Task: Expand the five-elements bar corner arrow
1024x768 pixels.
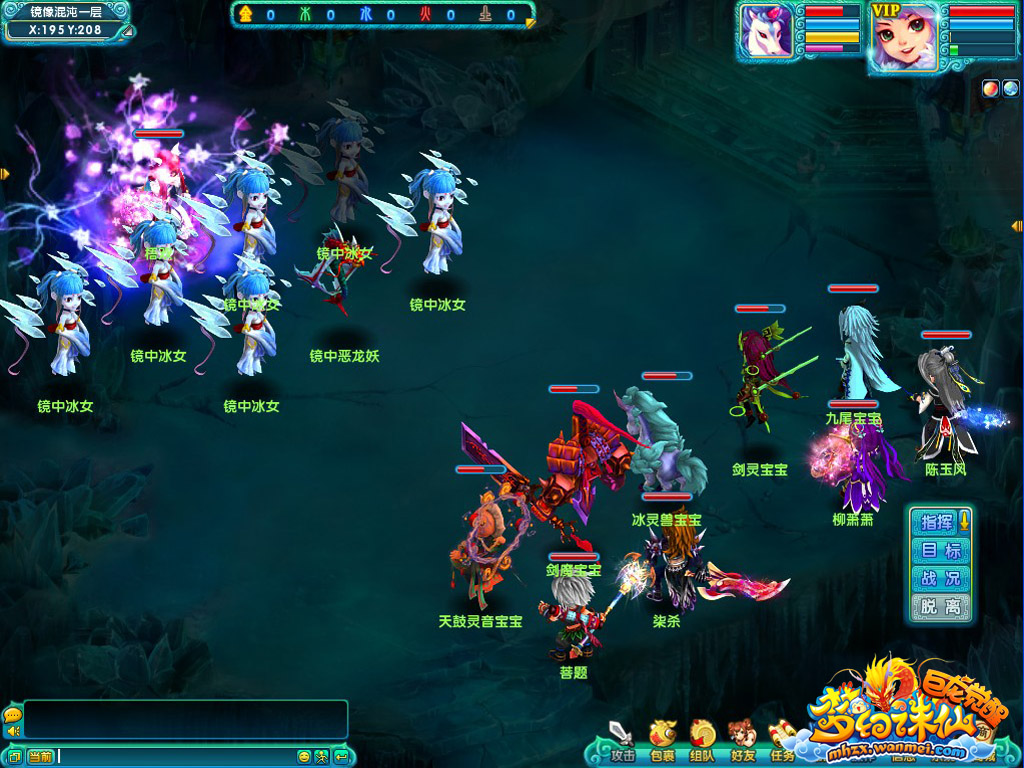Action: point(530,22)
